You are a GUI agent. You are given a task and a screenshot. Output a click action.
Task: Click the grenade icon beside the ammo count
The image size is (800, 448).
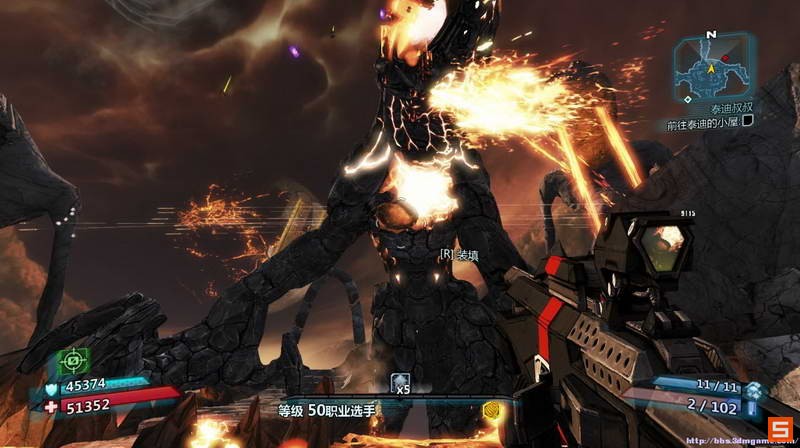(x=754, y=390)
